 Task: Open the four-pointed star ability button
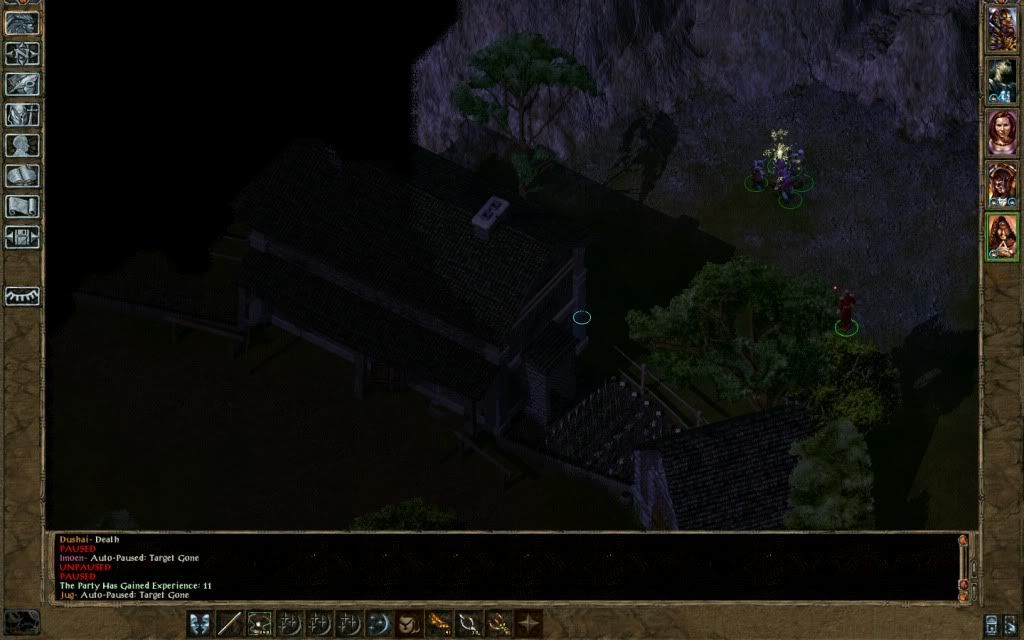(x=528, y=623)
